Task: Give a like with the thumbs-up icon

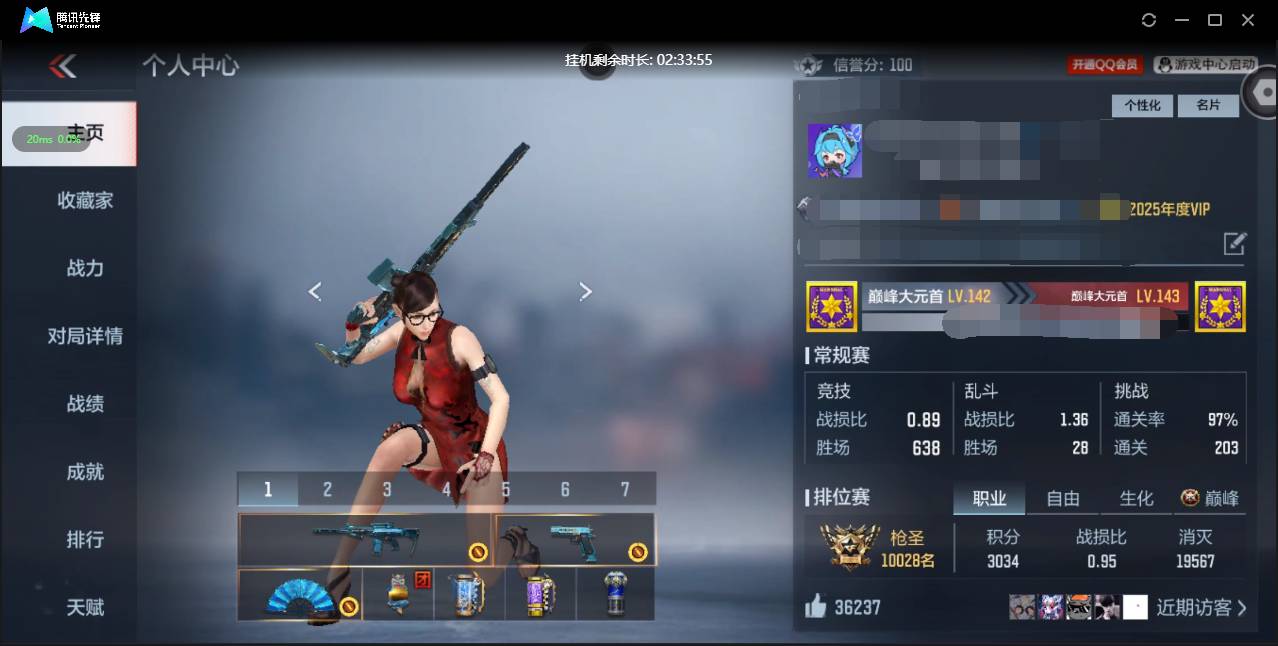Action: click(x=816, y=606)
